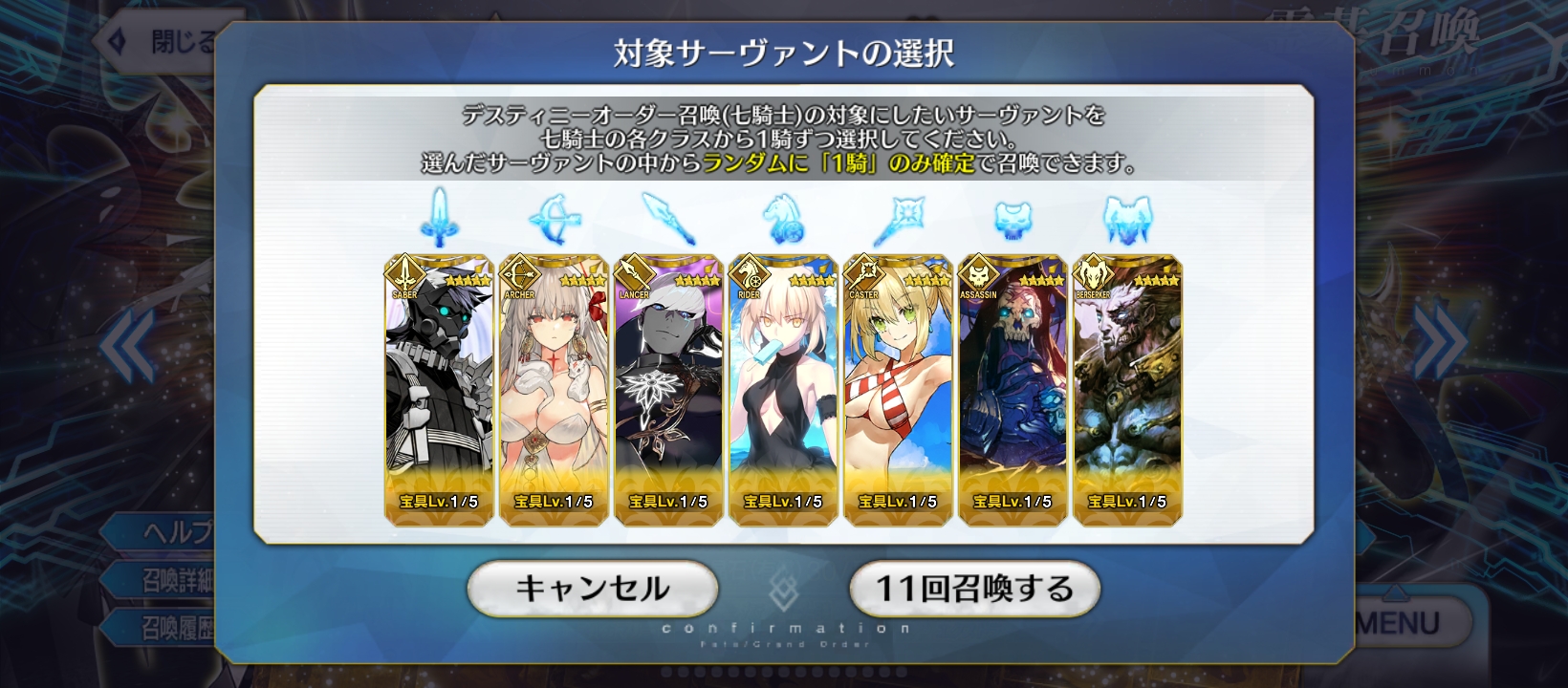Go to the next summon banner arrow
The height and width of the screenshot is (688, 1568).
tap(1439, 344)
